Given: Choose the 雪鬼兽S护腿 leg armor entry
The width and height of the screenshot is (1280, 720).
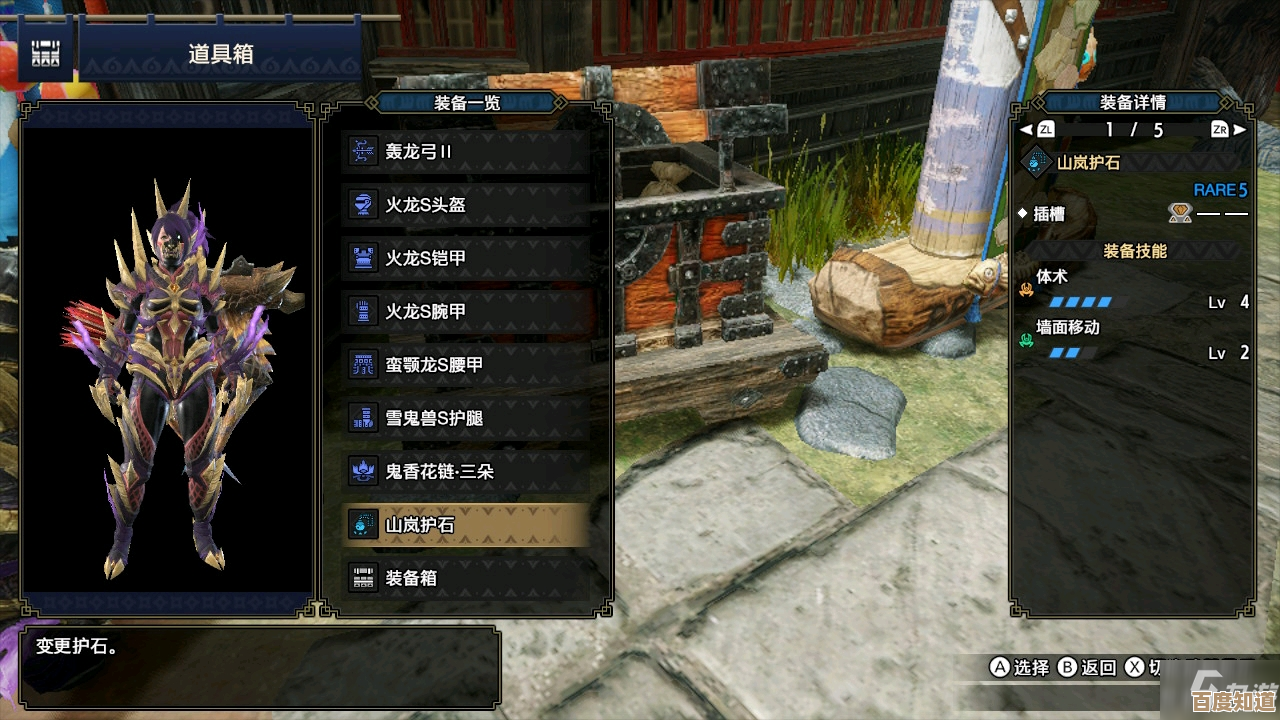Looking at the screenshot, I should [x=466, y=418].
